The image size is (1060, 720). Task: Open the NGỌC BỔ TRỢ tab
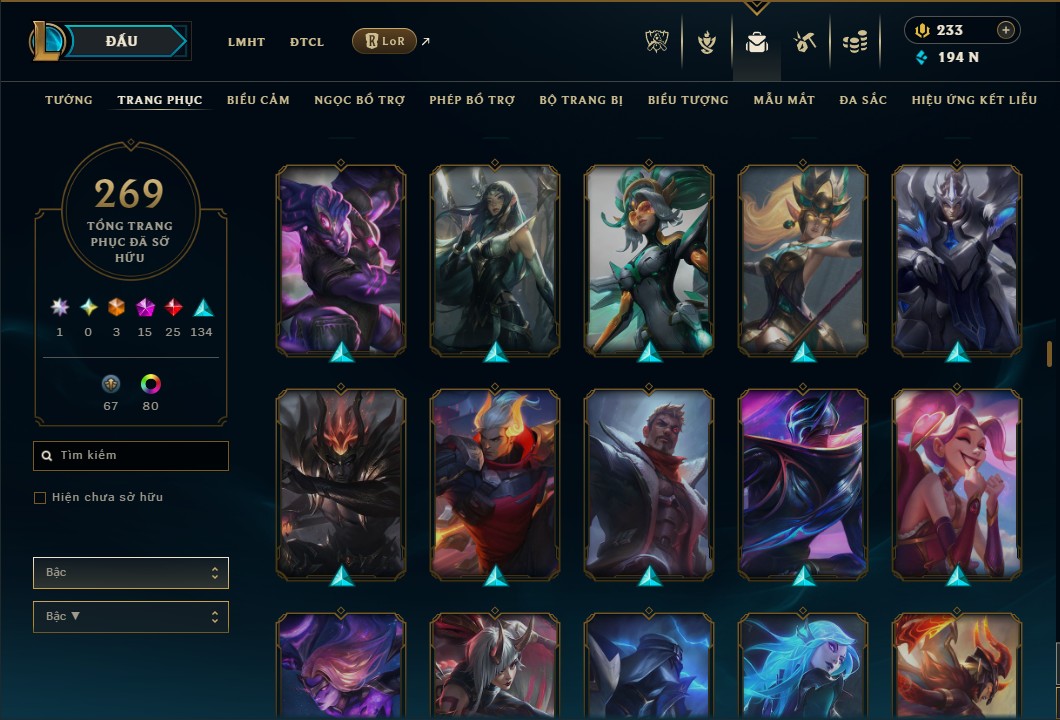tap(359, 100)
